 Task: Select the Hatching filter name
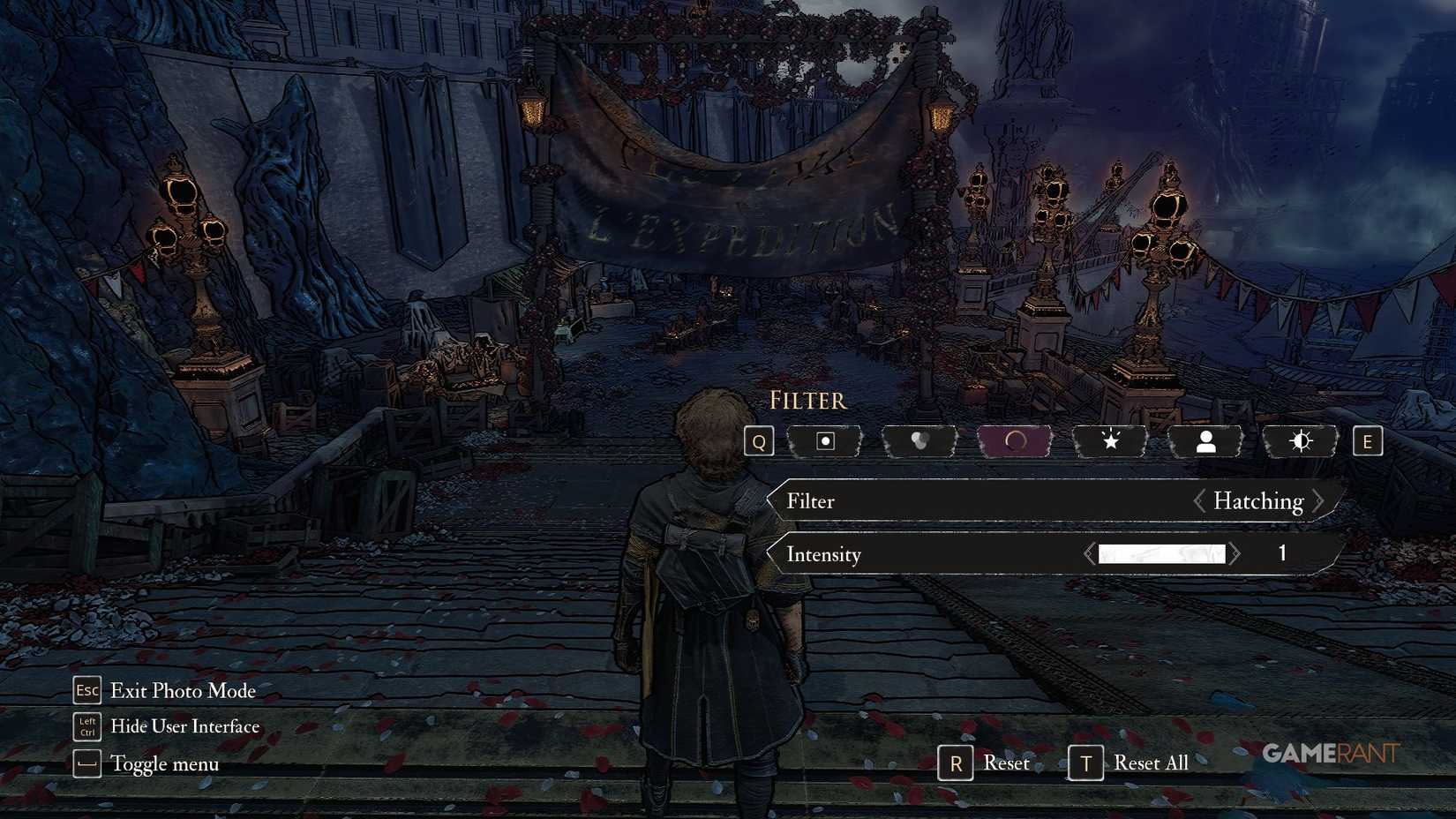[1258, 500]
